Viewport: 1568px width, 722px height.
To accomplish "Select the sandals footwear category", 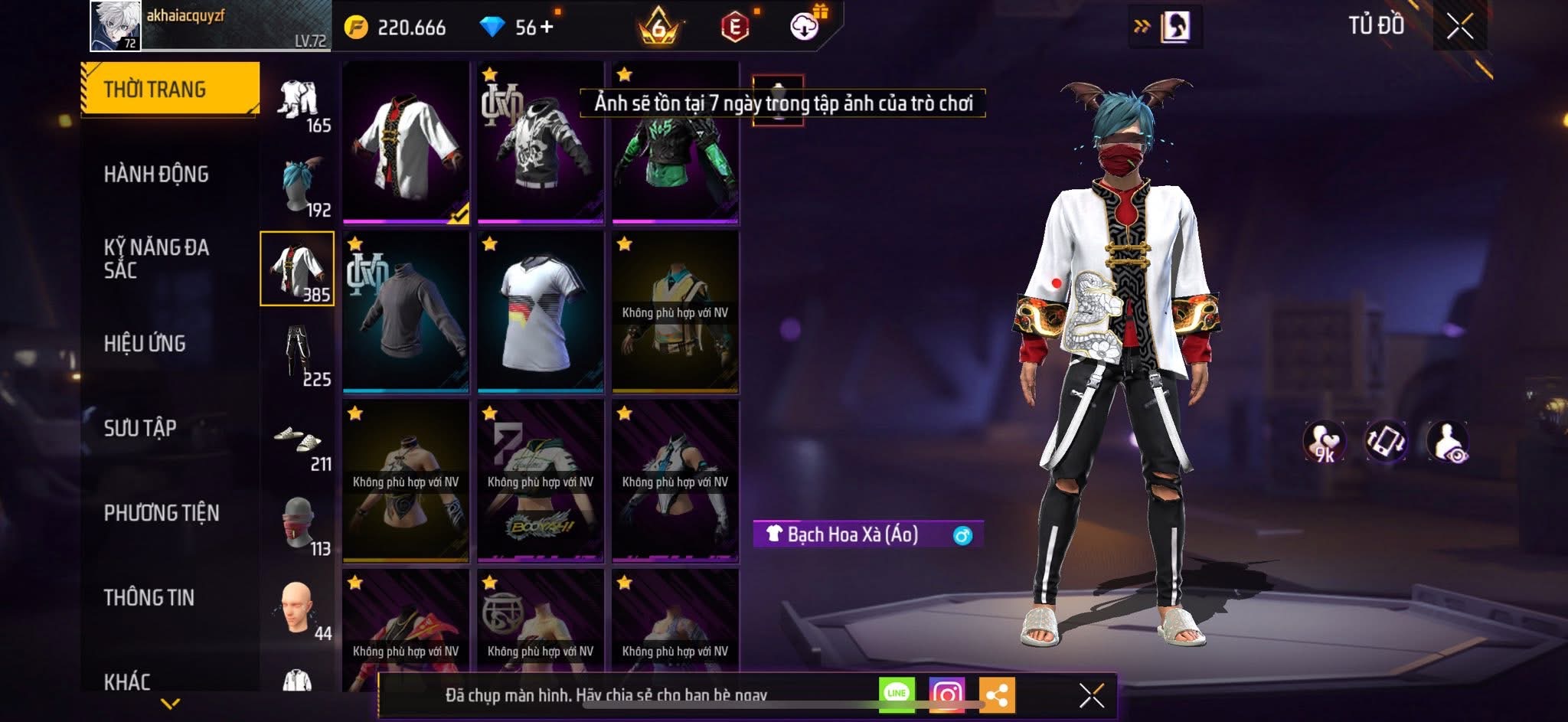I will coord(299,443).
